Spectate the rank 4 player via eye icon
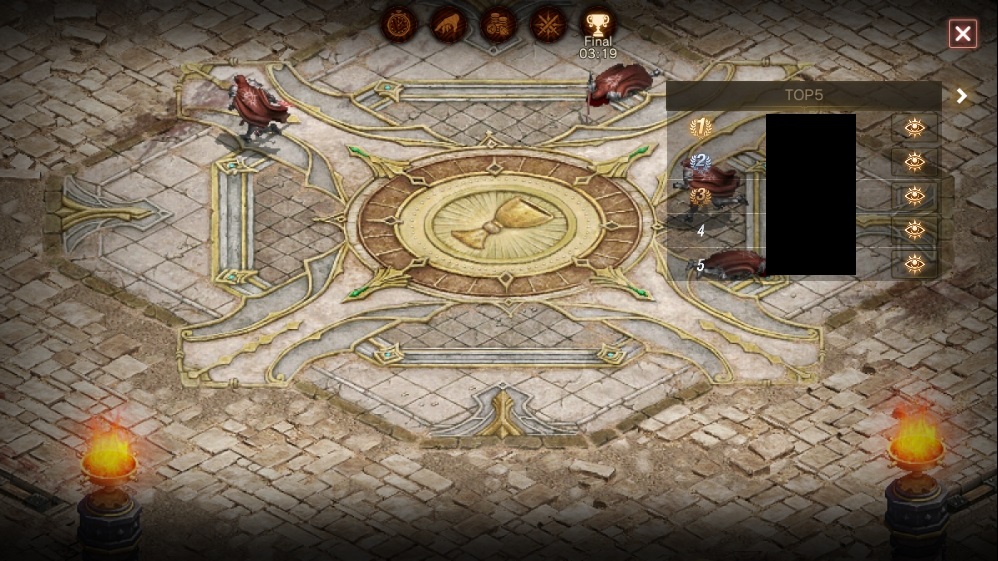Viewport: 998px width, 561px height. (x=914, y=230)
